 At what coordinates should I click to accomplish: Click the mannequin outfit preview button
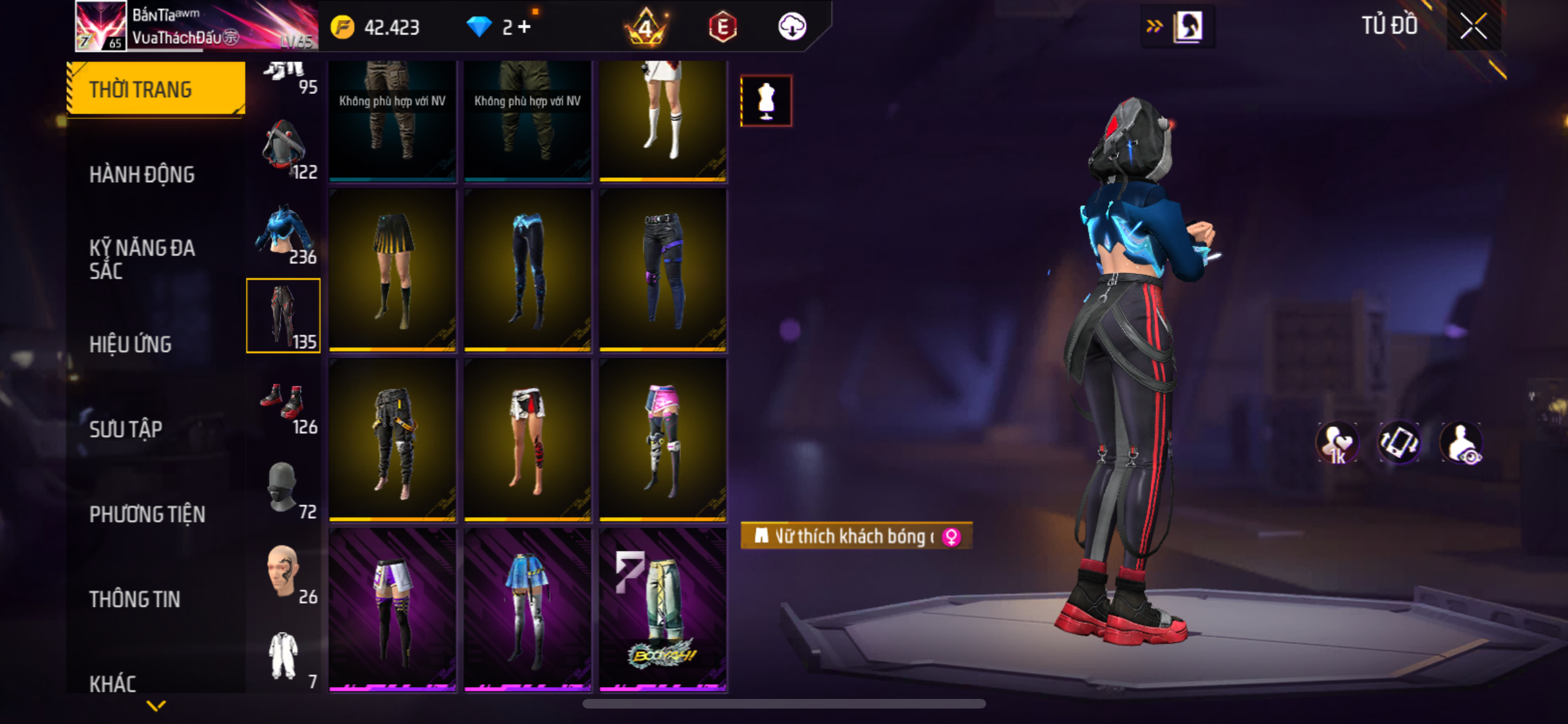pyautogui.click(x=766, y=101)
